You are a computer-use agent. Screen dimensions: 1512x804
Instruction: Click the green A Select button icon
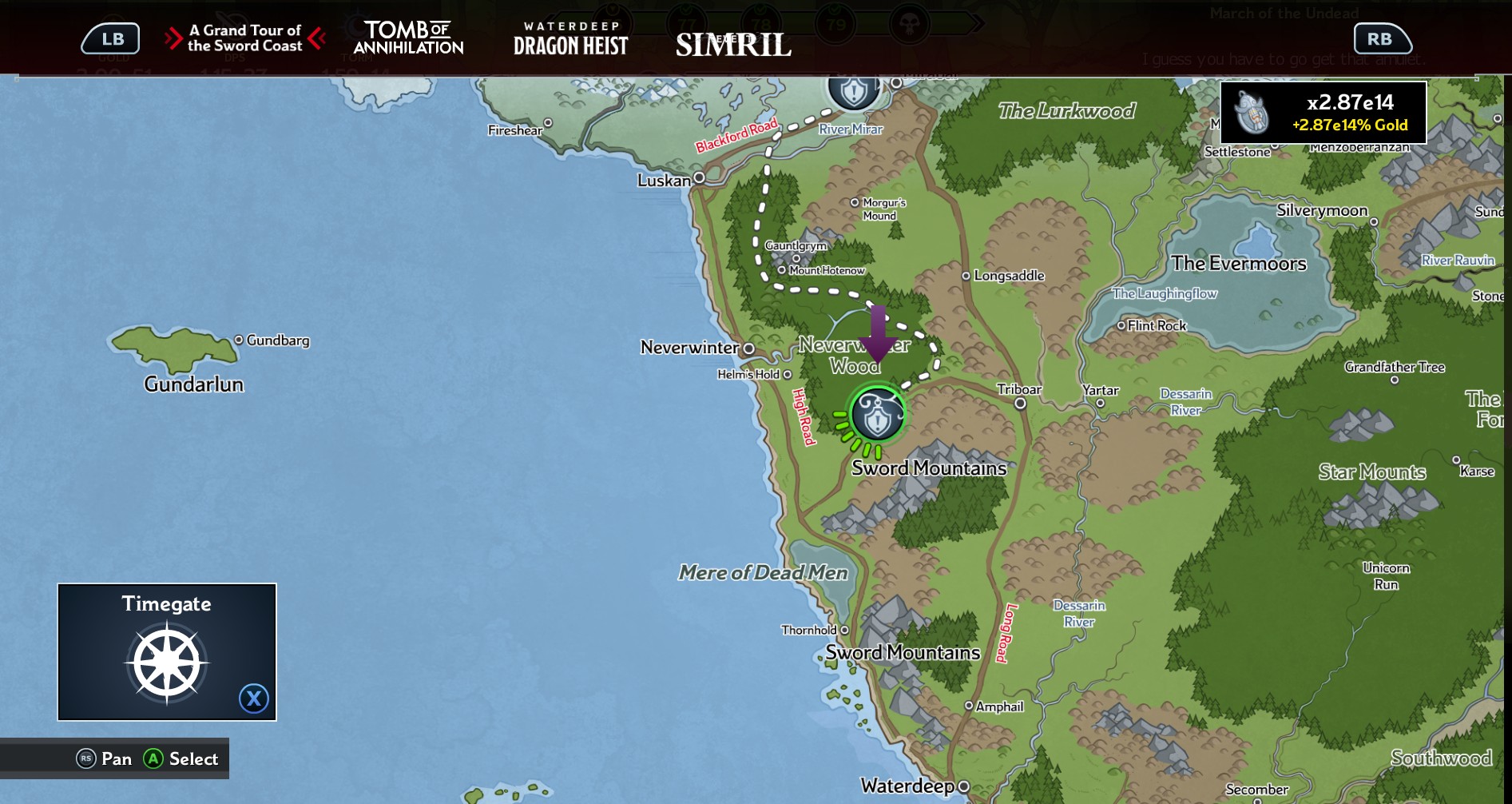pos(154,759)
